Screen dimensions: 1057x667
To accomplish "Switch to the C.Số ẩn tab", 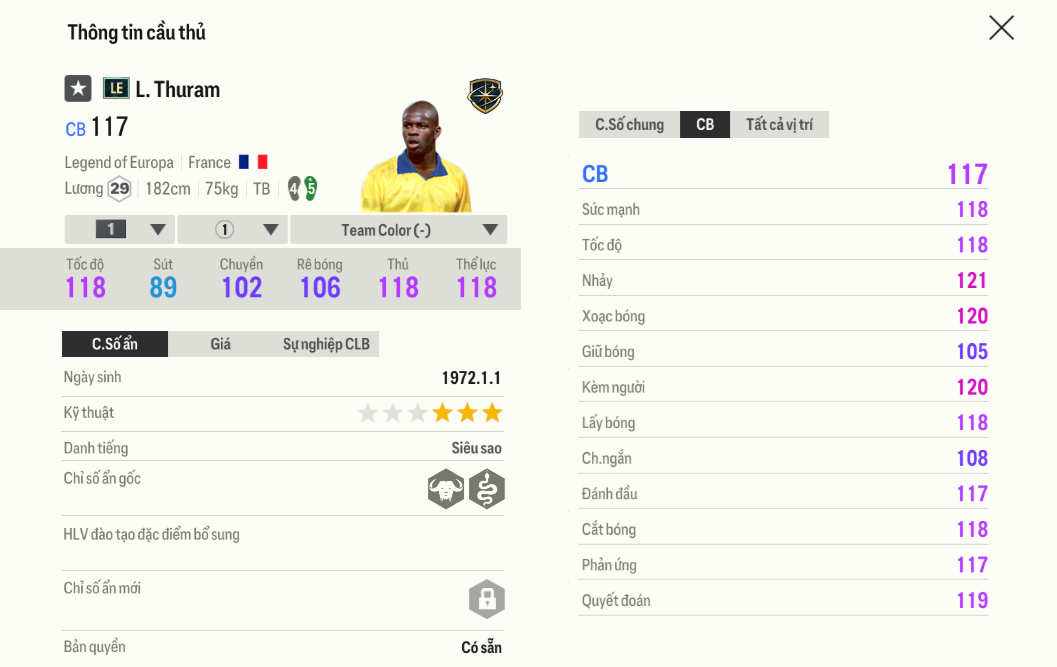I will tap(115, 344).
